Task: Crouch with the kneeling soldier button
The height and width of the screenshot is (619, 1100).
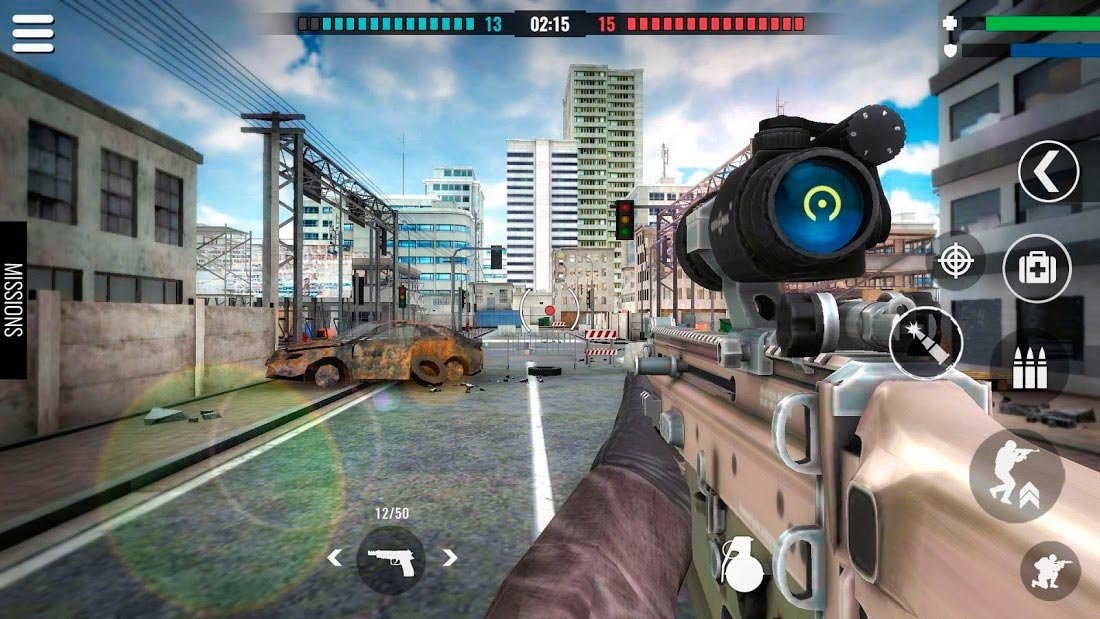Action: [x=1050, y=570]
